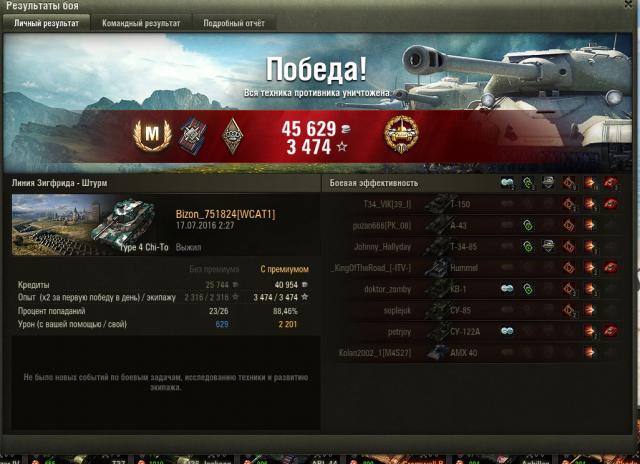The height and width of the screenshot is (464, 640).
Task: Click the Mastery Badge 'M' medal
Action: pyautogui.click(x=150, y=134)
